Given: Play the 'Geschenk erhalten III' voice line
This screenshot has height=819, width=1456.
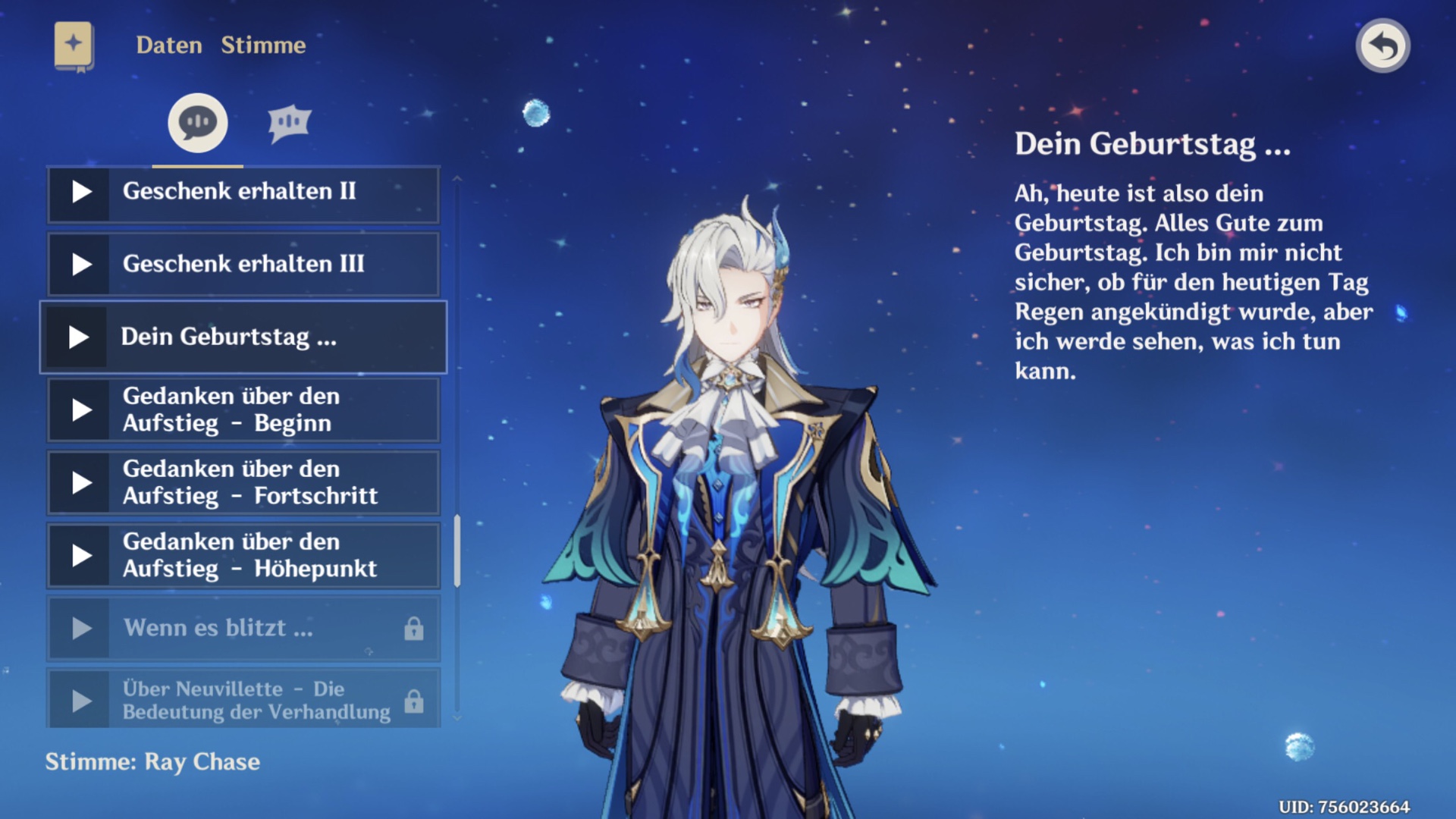Looking at the screenshot, I should click(x=78, y=265).
